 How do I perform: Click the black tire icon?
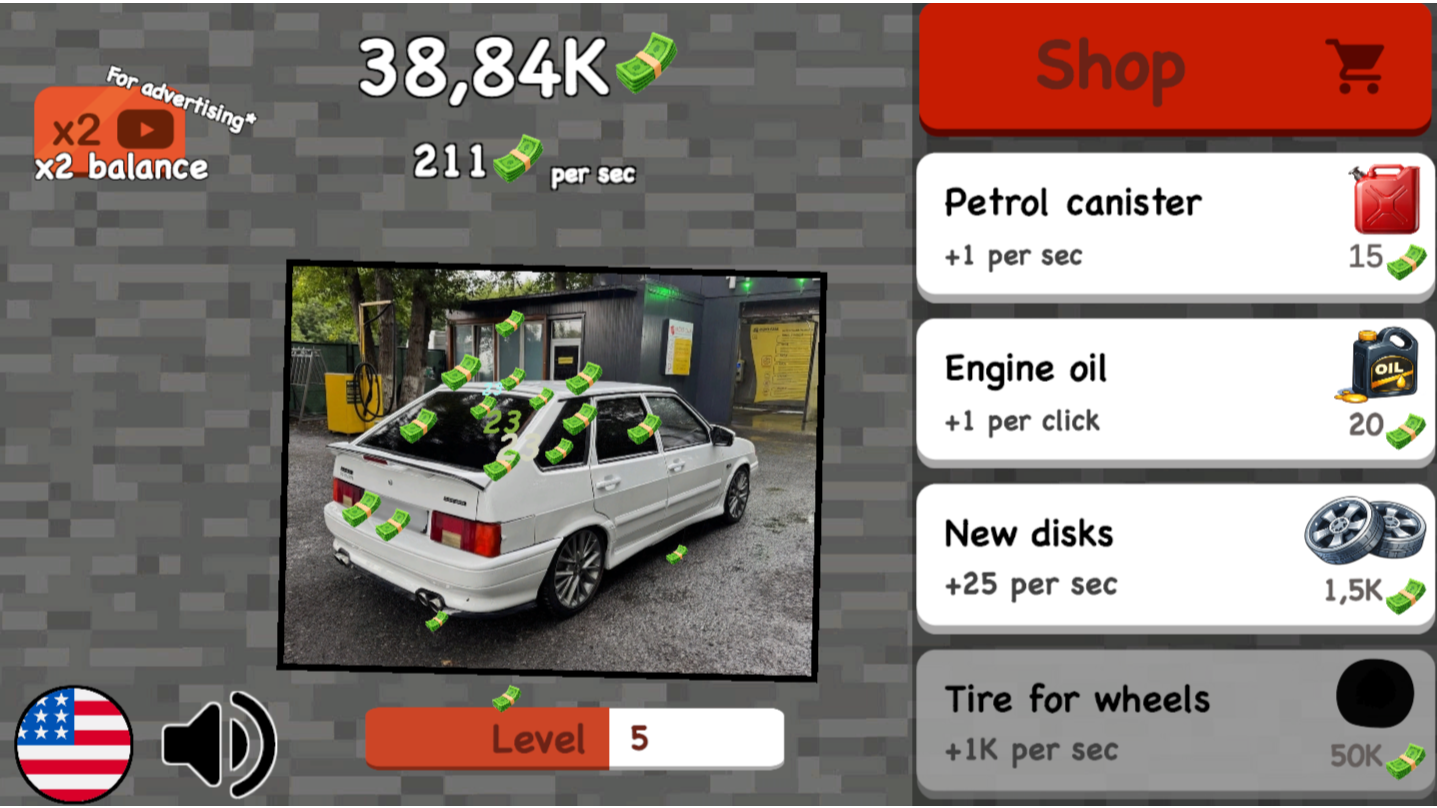click(x=1373, y=698)
